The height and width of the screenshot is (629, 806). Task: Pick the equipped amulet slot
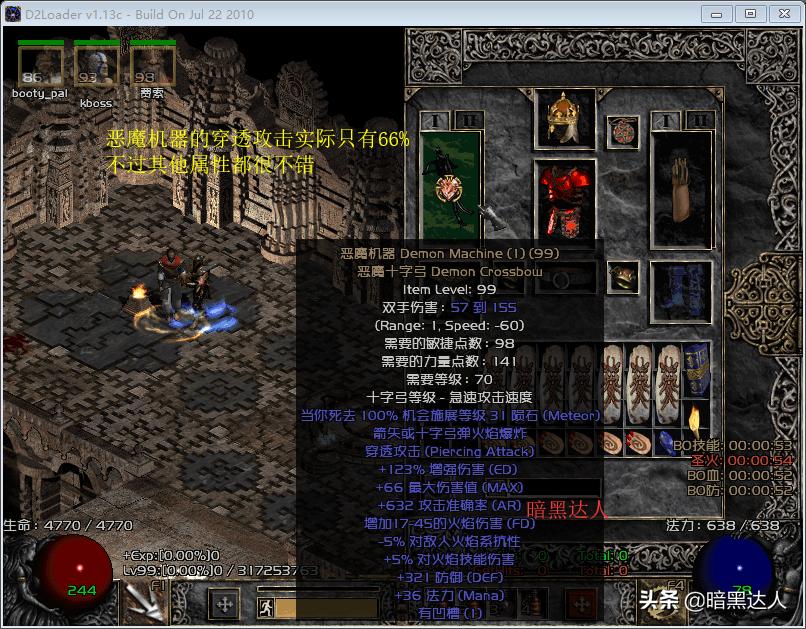point(623,131)
